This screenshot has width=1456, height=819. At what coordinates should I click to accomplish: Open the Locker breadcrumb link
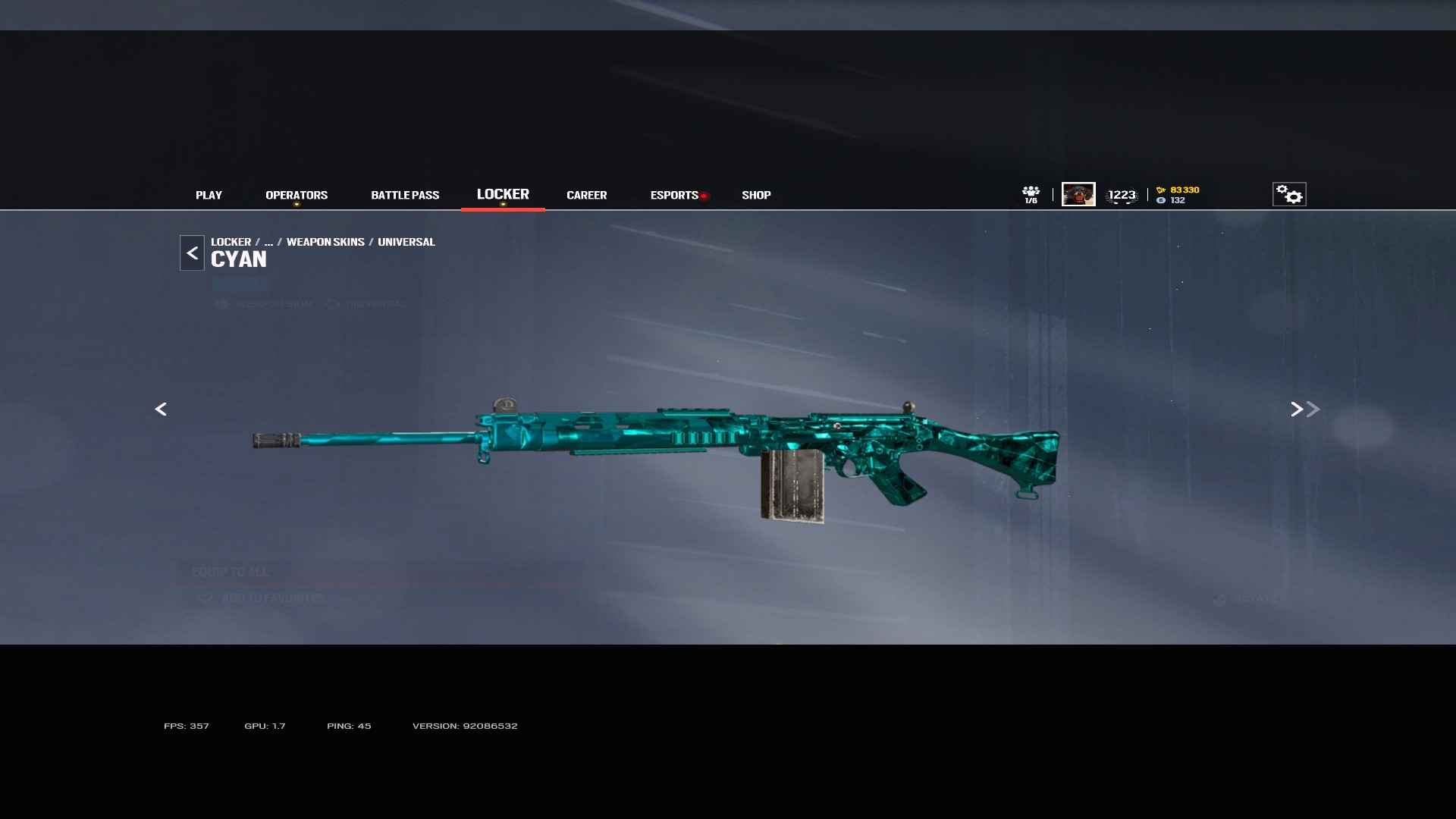click(x=231, y=242)
